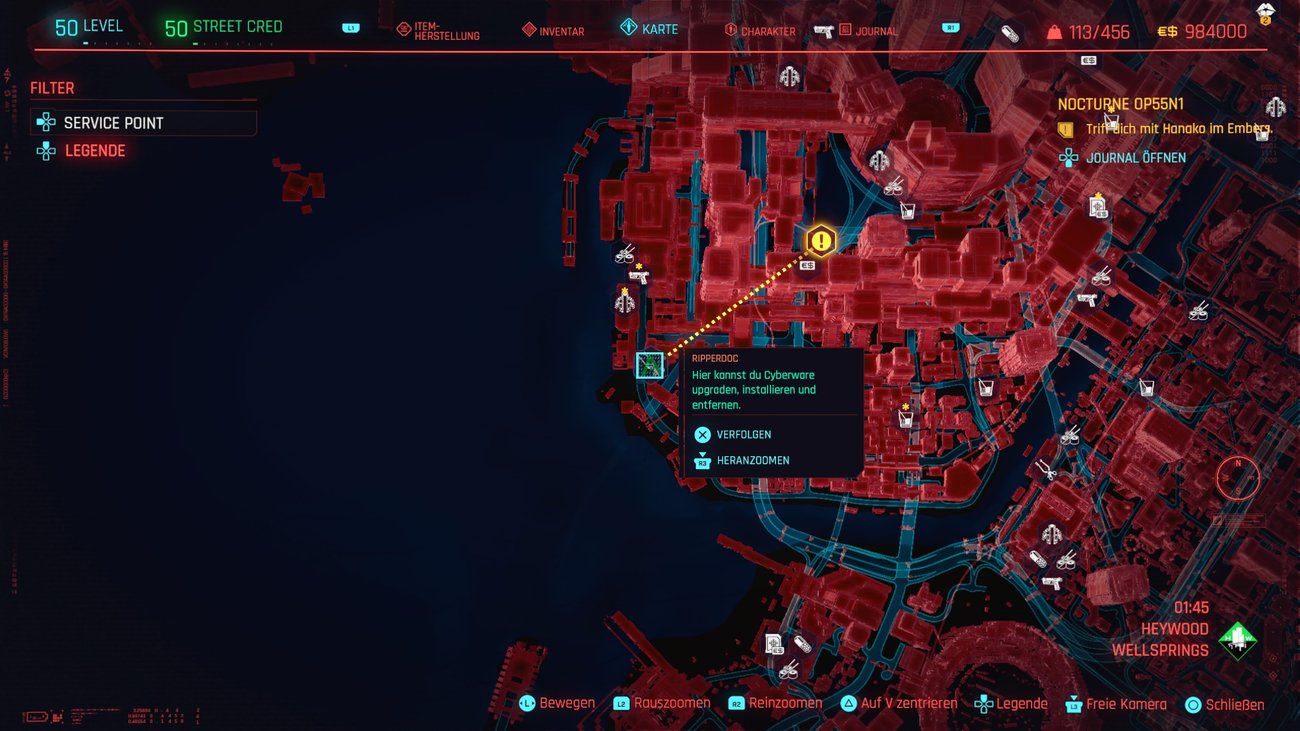Choose Verfolgen in the Ripperdoc tooltip
The image size is (1300, 731).
(743, 435)
